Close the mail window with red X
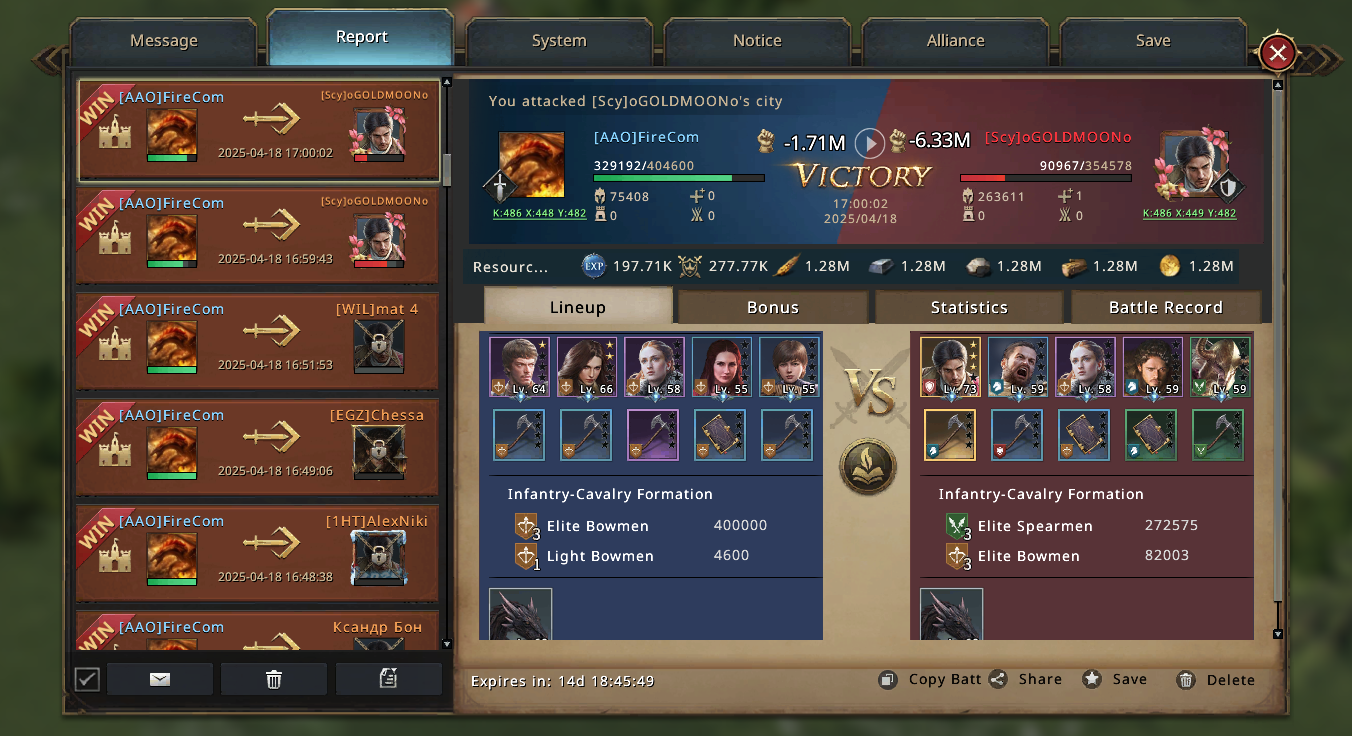1352x736 pixels. point(1277,53)
